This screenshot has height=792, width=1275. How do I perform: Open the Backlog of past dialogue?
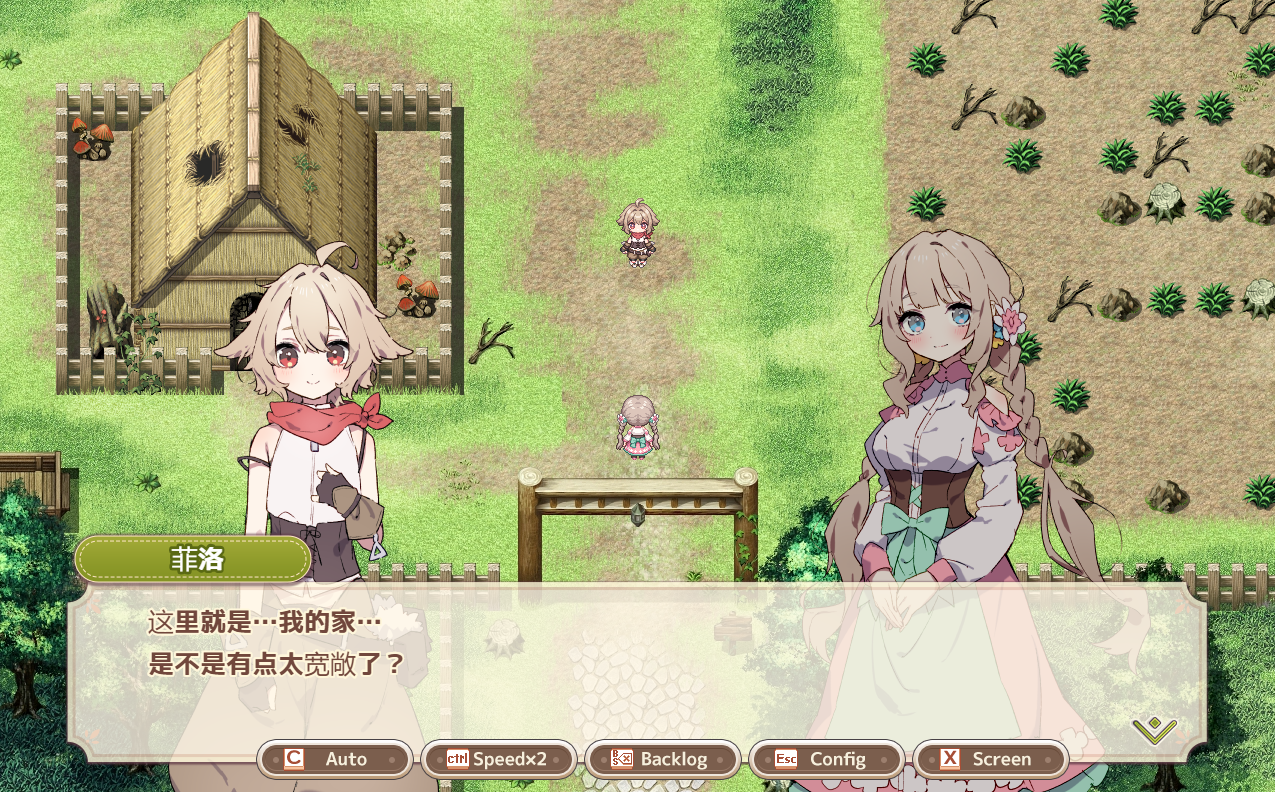tap(662, 759)
